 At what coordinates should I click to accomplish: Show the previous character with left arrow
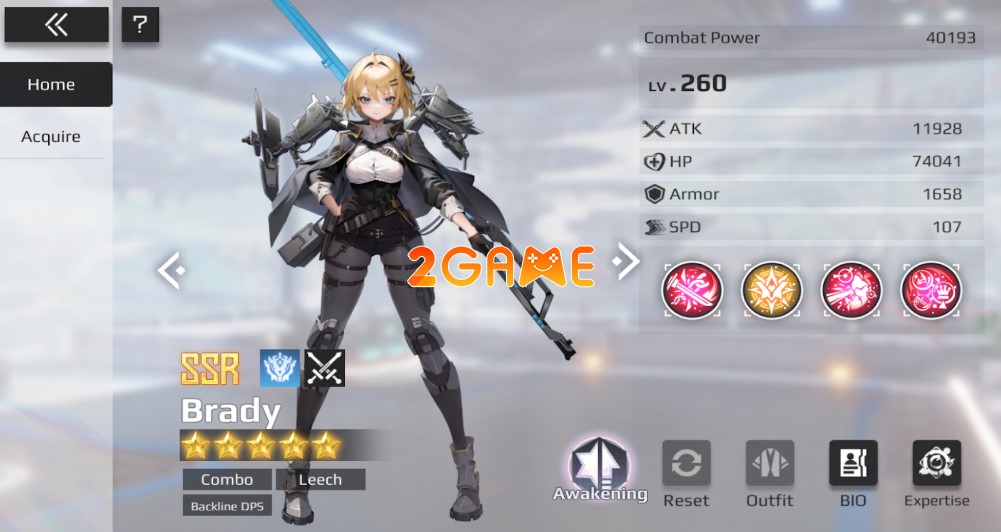point(171,269)
